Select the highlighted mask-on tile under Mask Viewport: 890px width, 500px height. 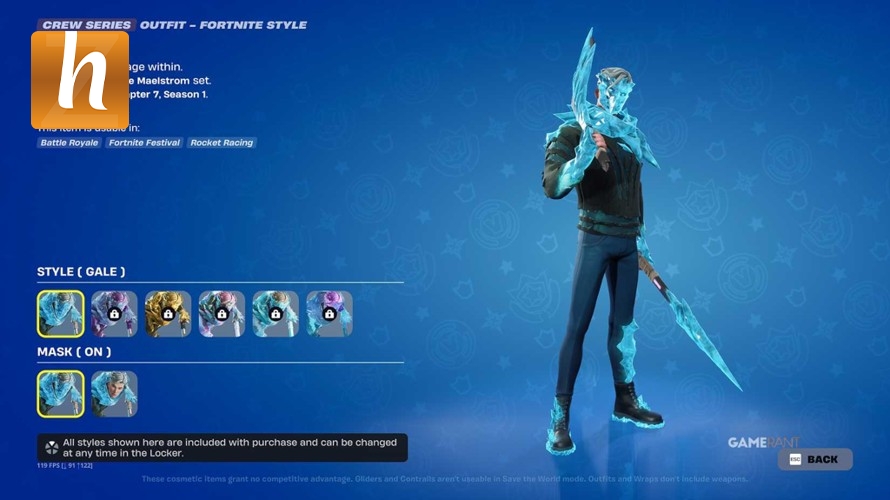click(61, 394)
